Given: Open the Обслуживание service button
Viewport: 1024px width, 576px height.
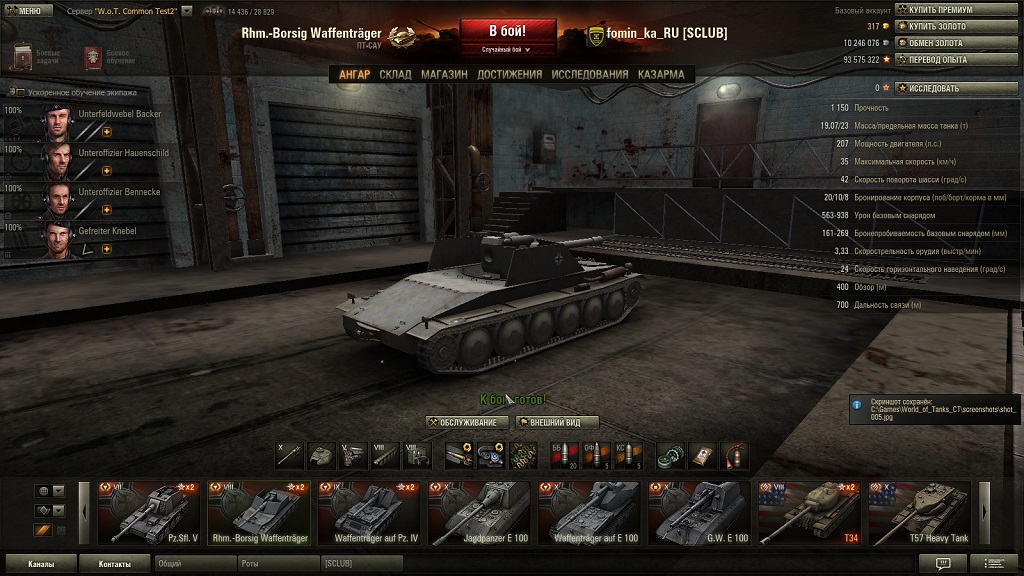Looking at the screenshot, I should pos(467,422).
